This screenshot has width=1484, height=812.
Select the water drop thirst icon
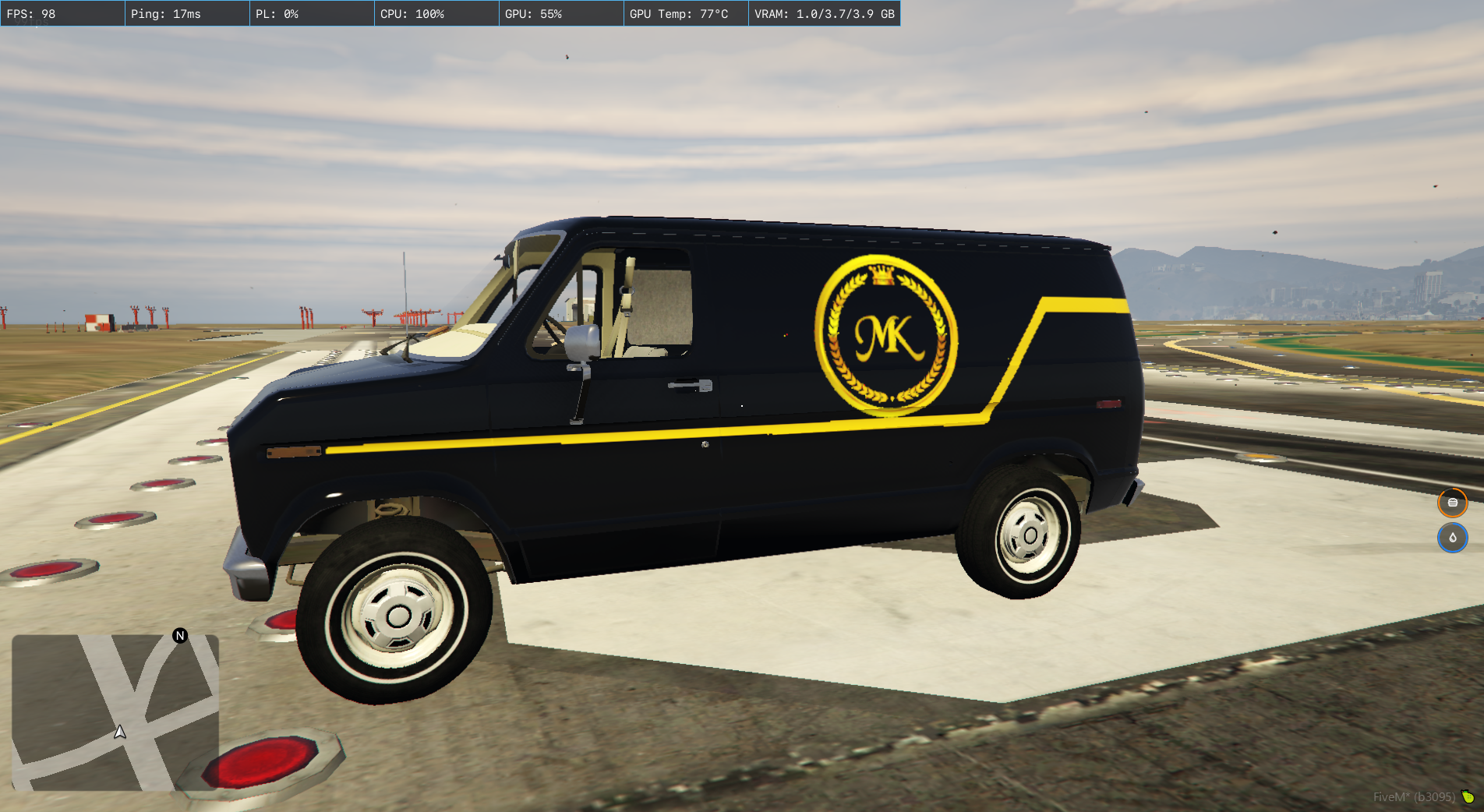(1452, 538)
